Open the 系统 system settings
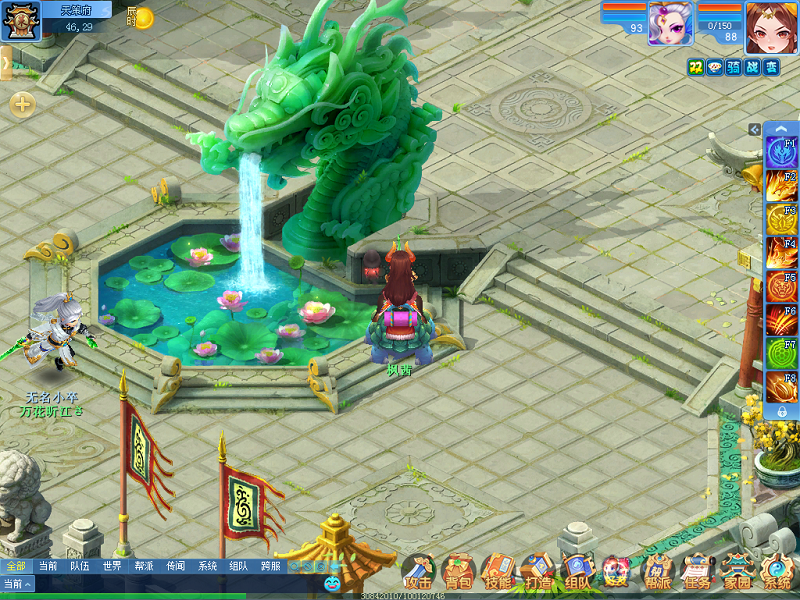This screenshot has height=600, width=800. (776, 573)
